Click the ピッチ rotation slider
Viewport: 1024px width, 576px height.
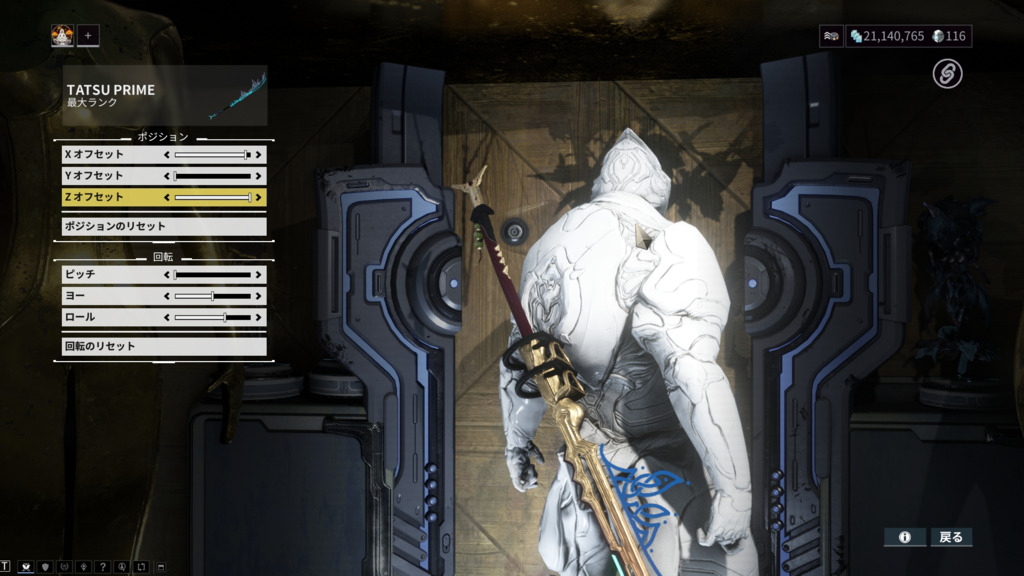[213, 274]
